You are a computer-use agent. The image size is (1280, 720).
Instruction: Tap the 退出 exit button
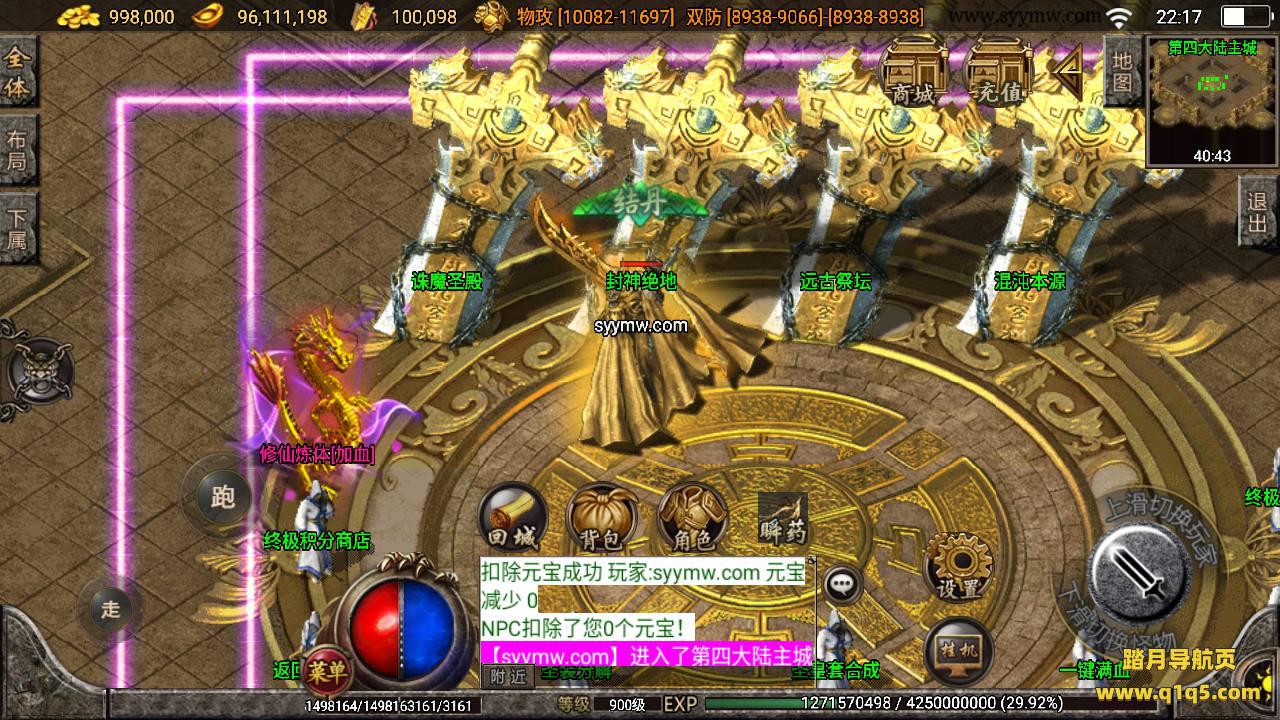1257,213
